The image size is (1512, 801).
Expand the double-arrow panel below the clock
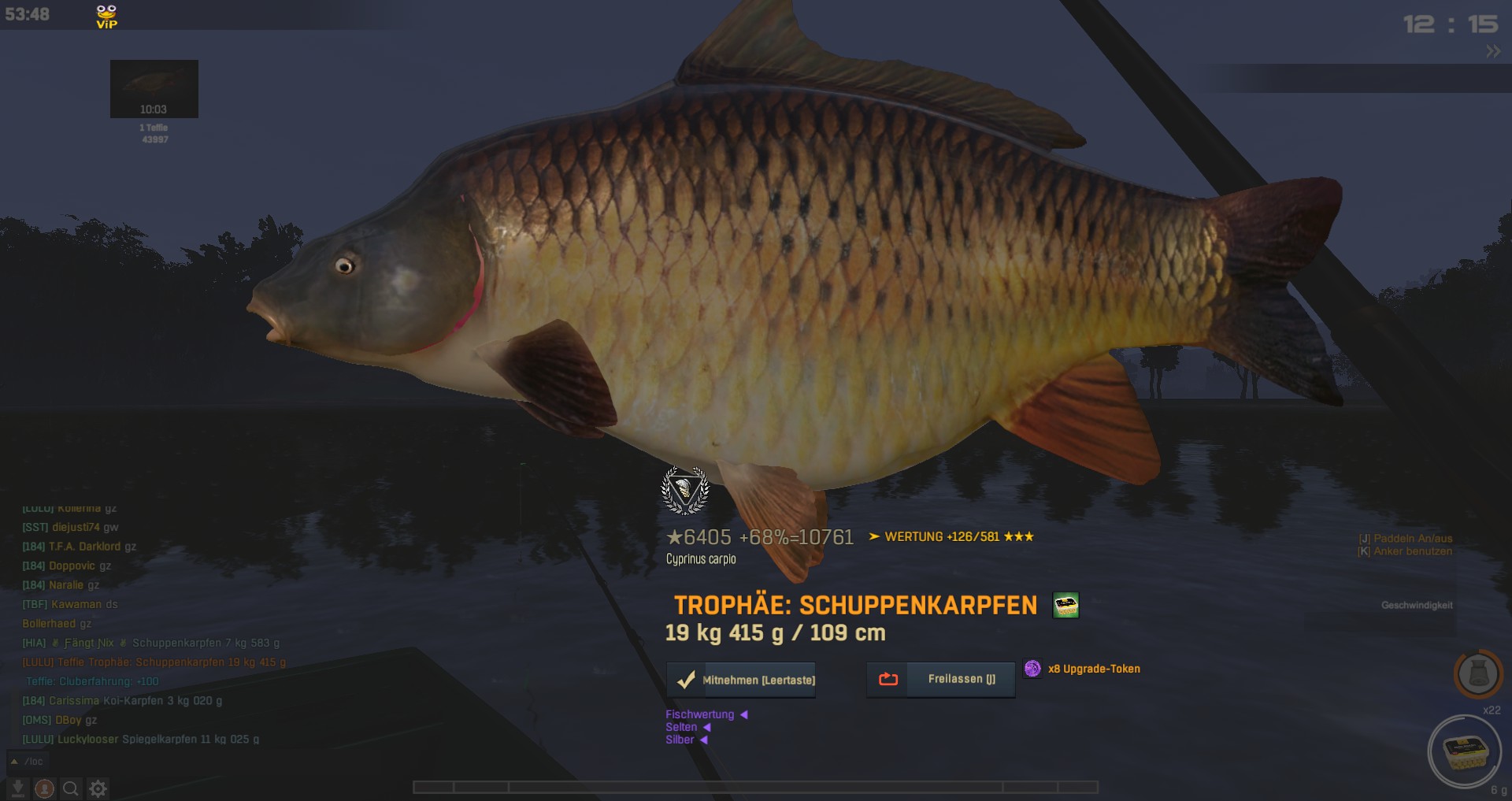(1492, 51)
